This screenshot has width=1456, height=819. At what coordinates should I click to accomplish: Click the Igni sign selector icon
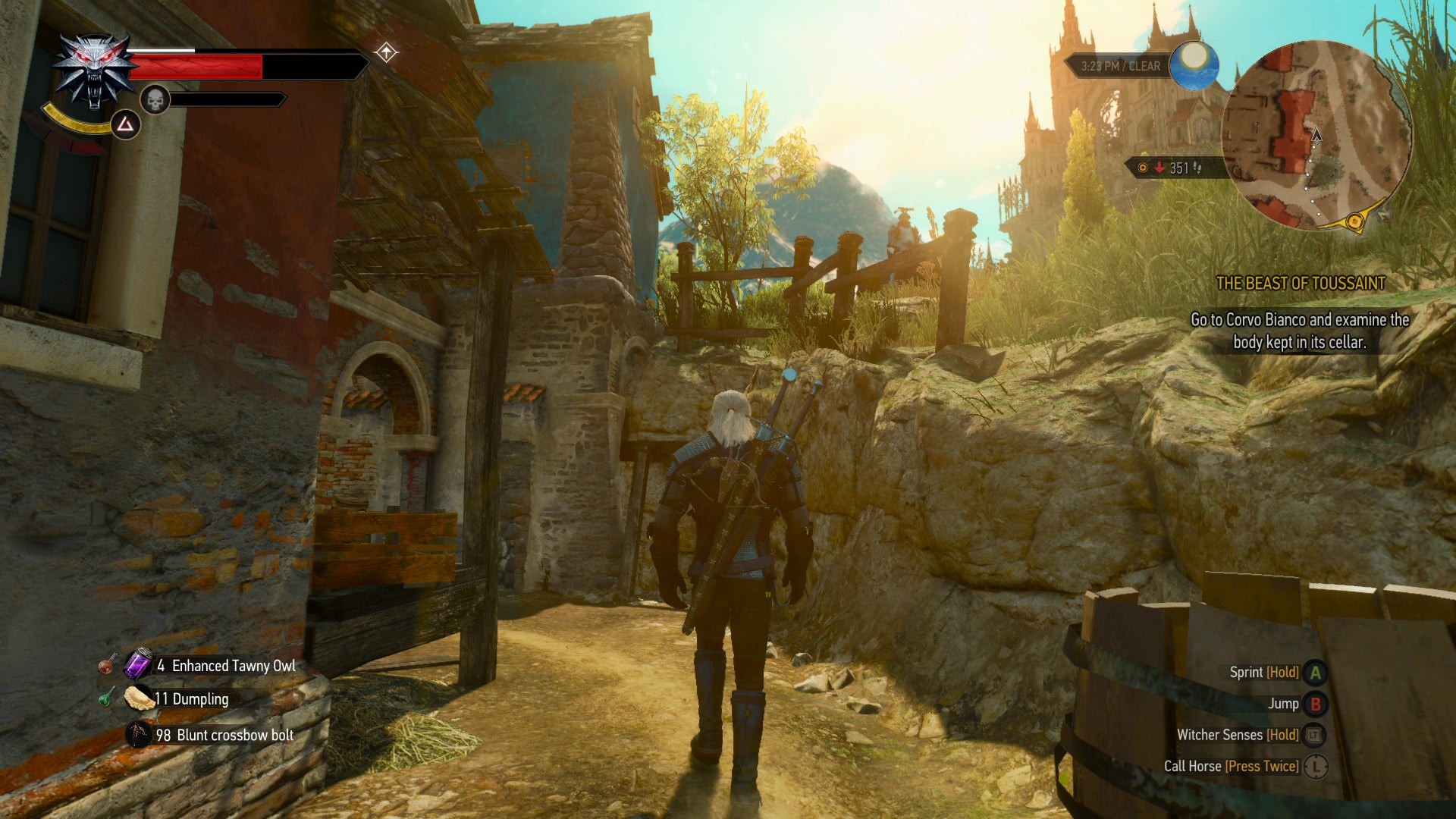point(126,124)
